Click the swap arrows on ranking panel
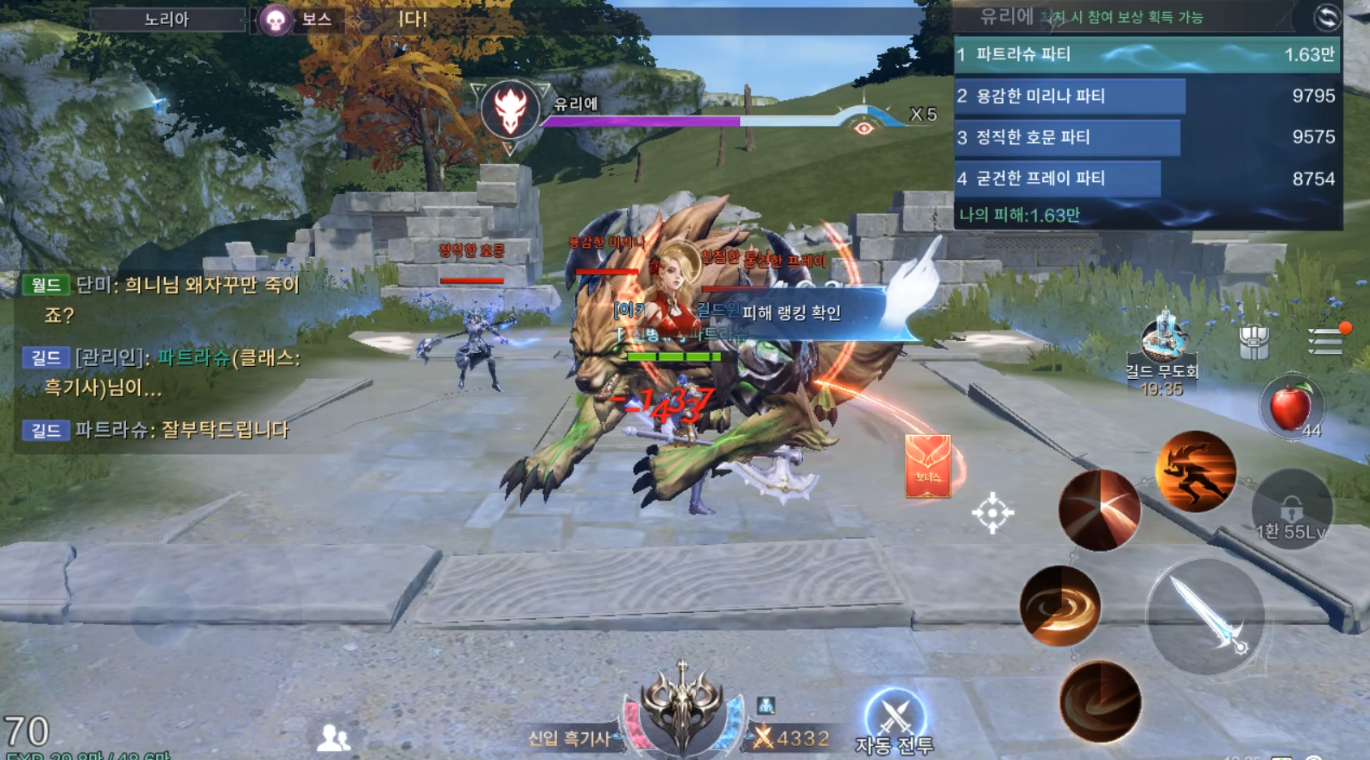 1327,17
